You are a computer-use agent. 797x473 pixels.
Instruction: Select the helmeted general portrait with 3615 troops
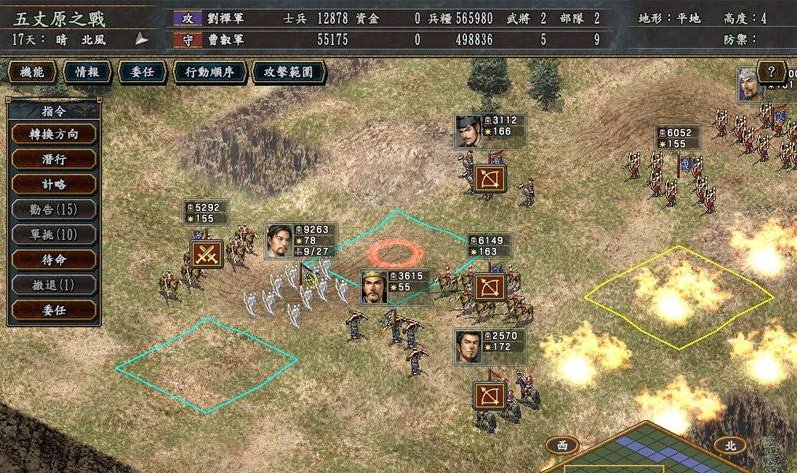(374, 287)
